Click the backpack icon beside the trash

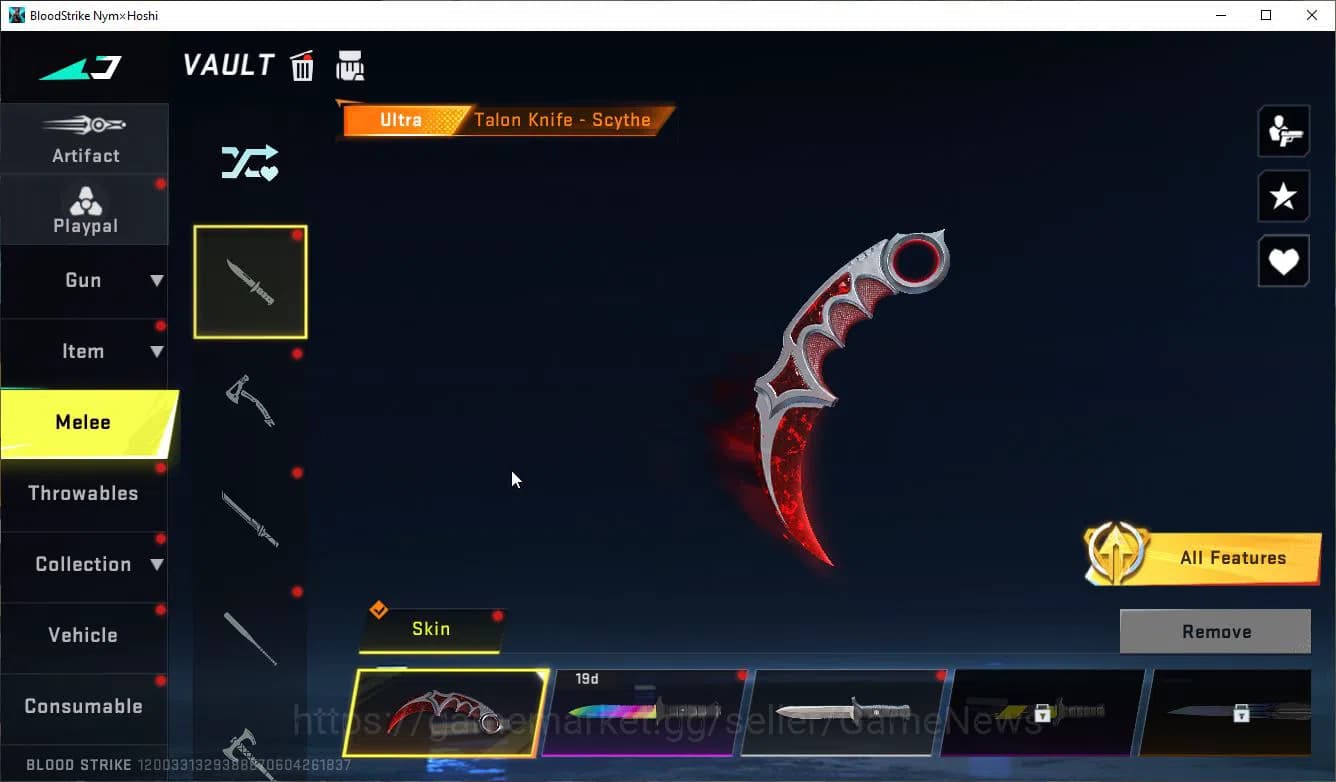tap(350, 65)
